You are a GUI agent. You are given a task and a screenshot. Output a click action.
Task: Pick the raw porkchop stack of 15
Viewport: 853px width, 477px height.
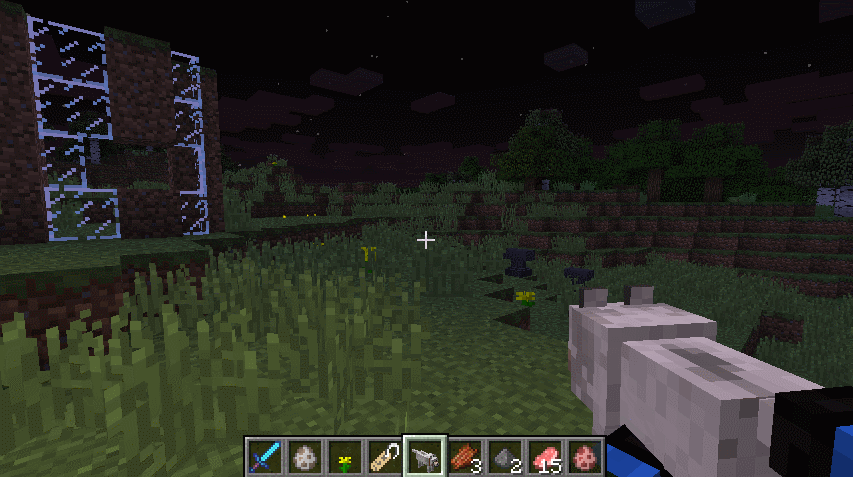click(x=545, y=457)
